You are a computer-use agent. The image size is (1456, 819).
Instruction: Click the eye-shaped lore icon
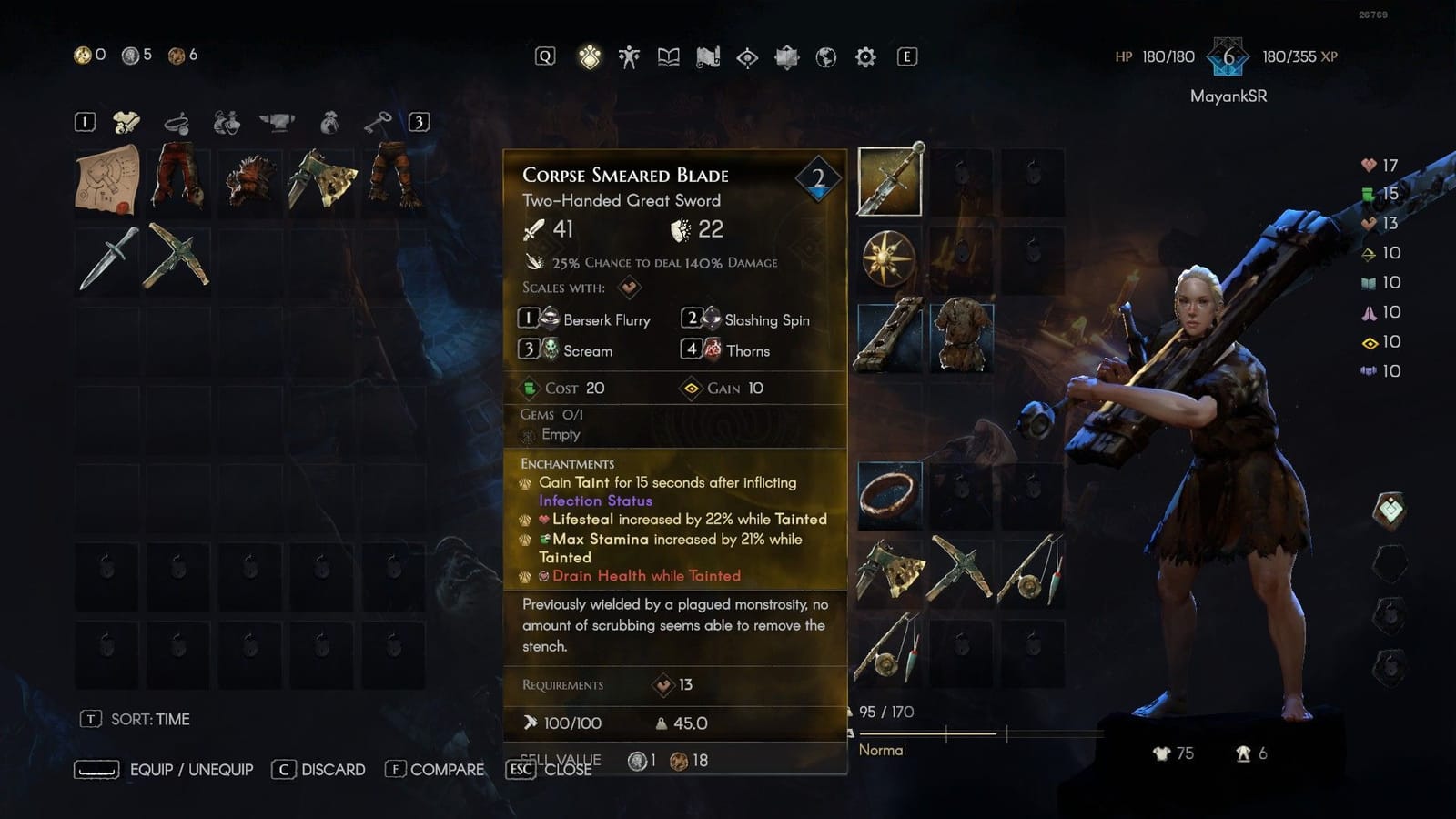748,56
